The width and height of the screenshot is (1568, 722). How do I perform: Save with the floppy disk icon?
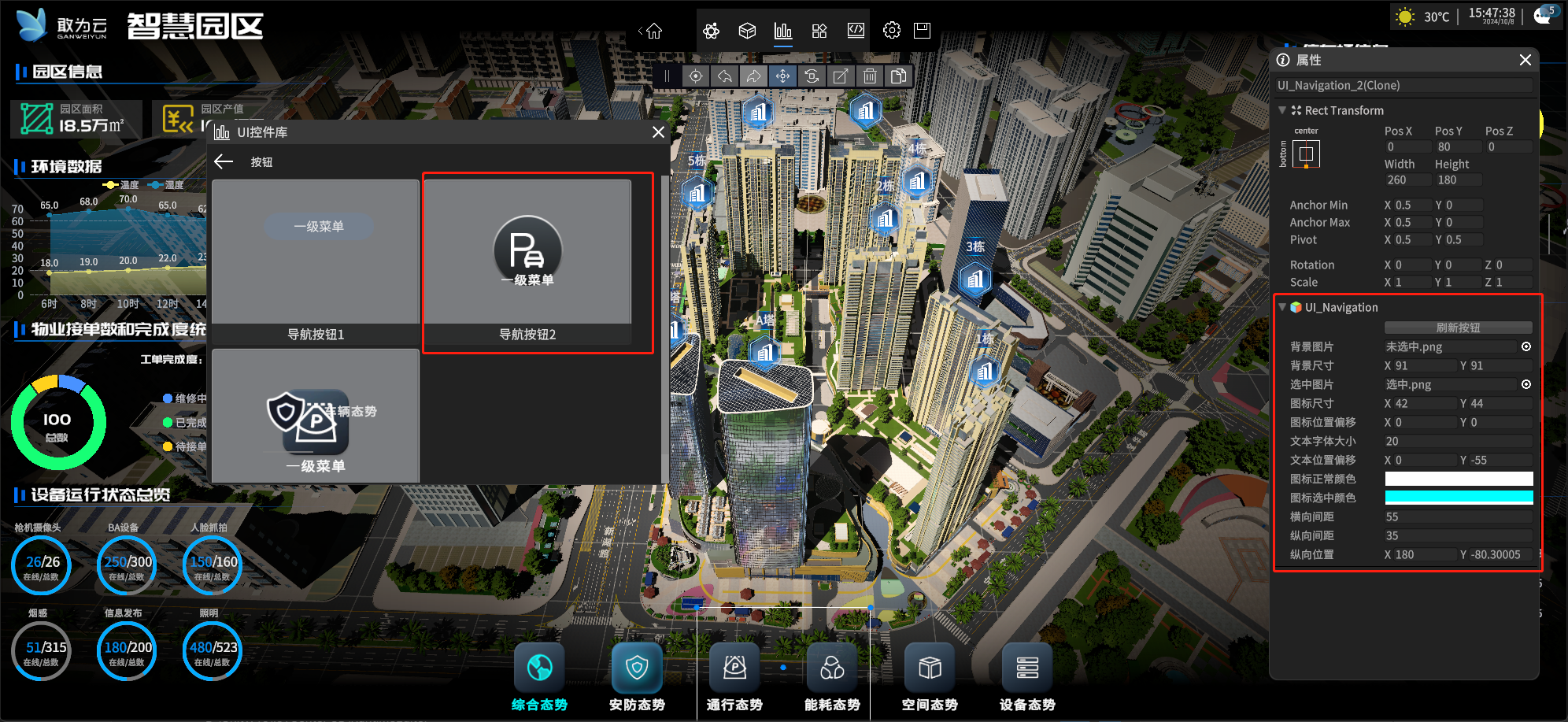coord(922,31)
